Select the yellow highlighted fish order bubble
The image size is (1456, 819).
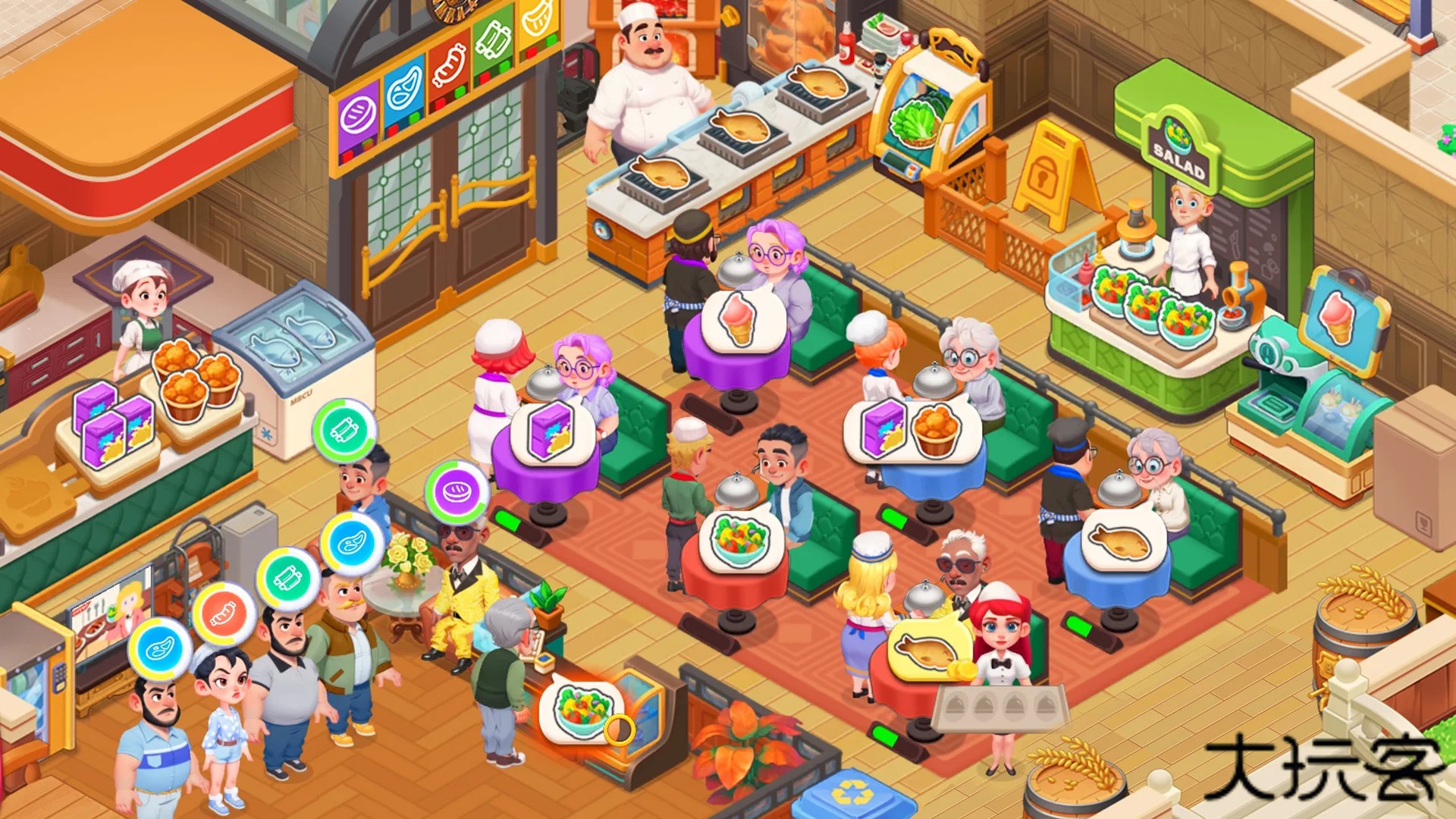929,648
